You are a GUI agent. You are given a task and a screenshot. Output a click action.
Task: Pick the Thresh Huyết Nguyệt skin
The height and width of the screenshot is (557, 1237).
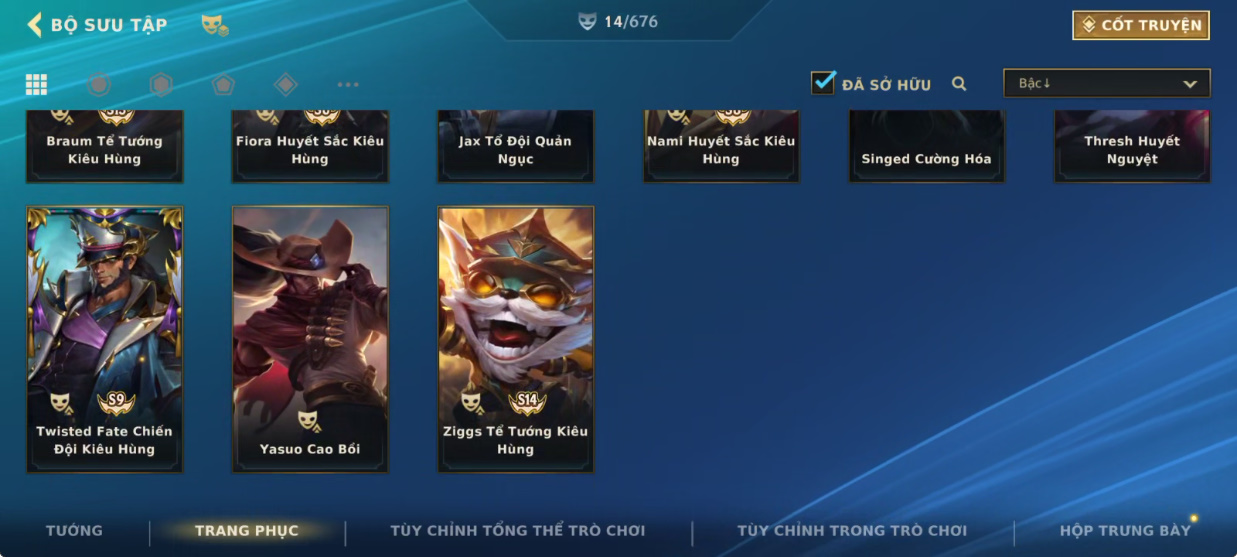click(1132, 146)
